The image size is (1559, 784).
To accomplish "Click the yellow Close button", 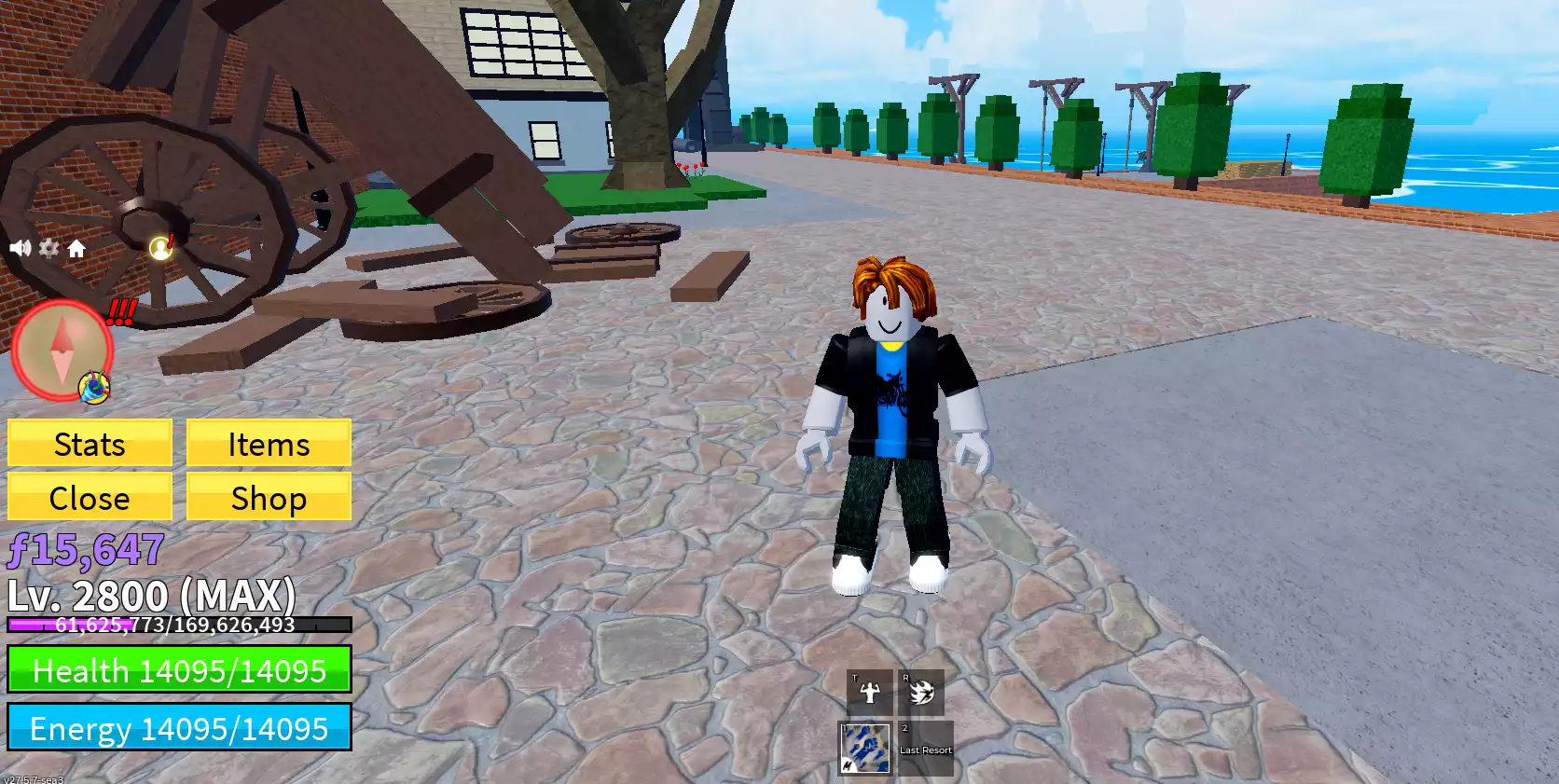I will click(90, 498).
